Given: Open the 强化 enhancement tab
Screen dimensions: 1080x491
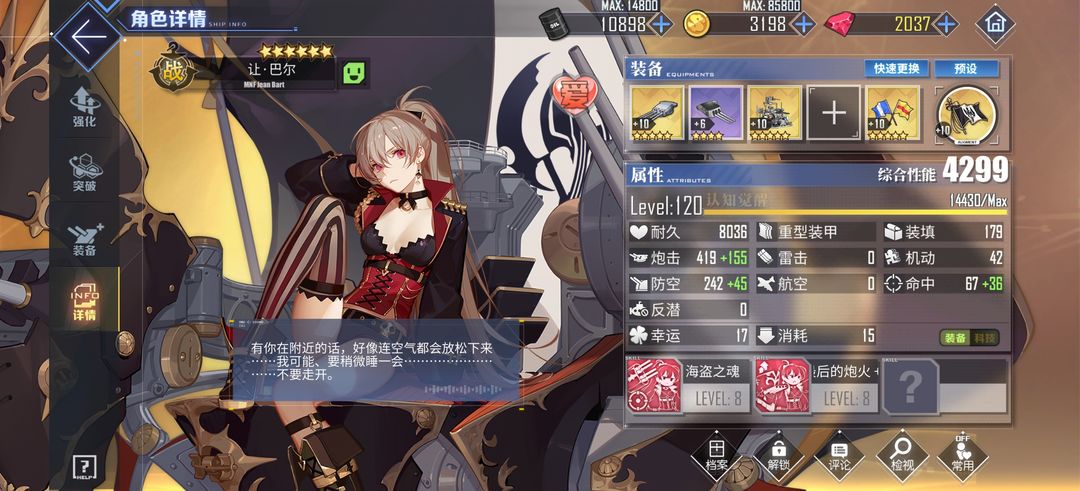Looking at the screenshot, I should click(x=84, y=106).
